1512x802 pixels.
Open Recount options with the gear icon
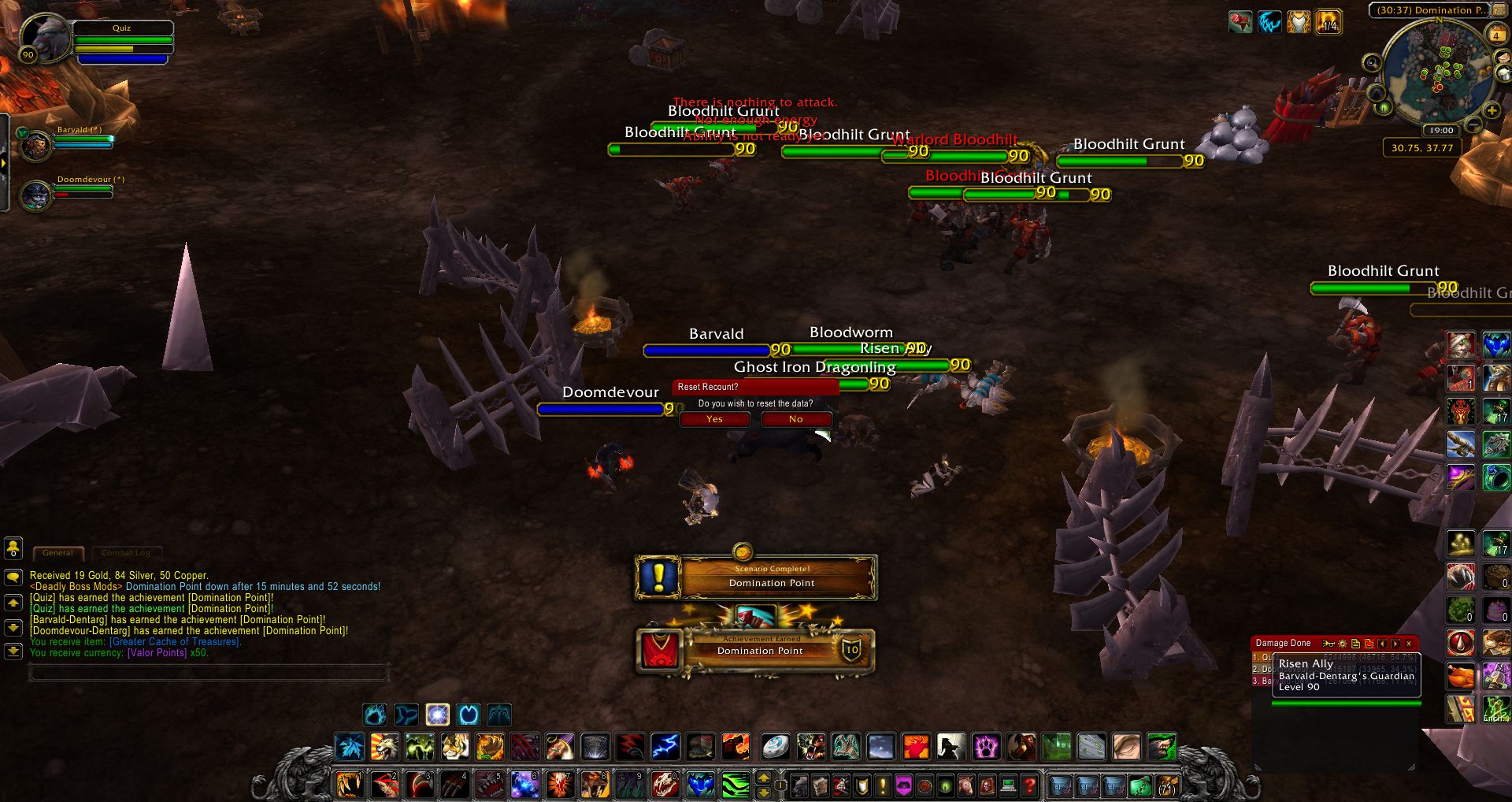pyautogui.click(x=1343, y=643)
